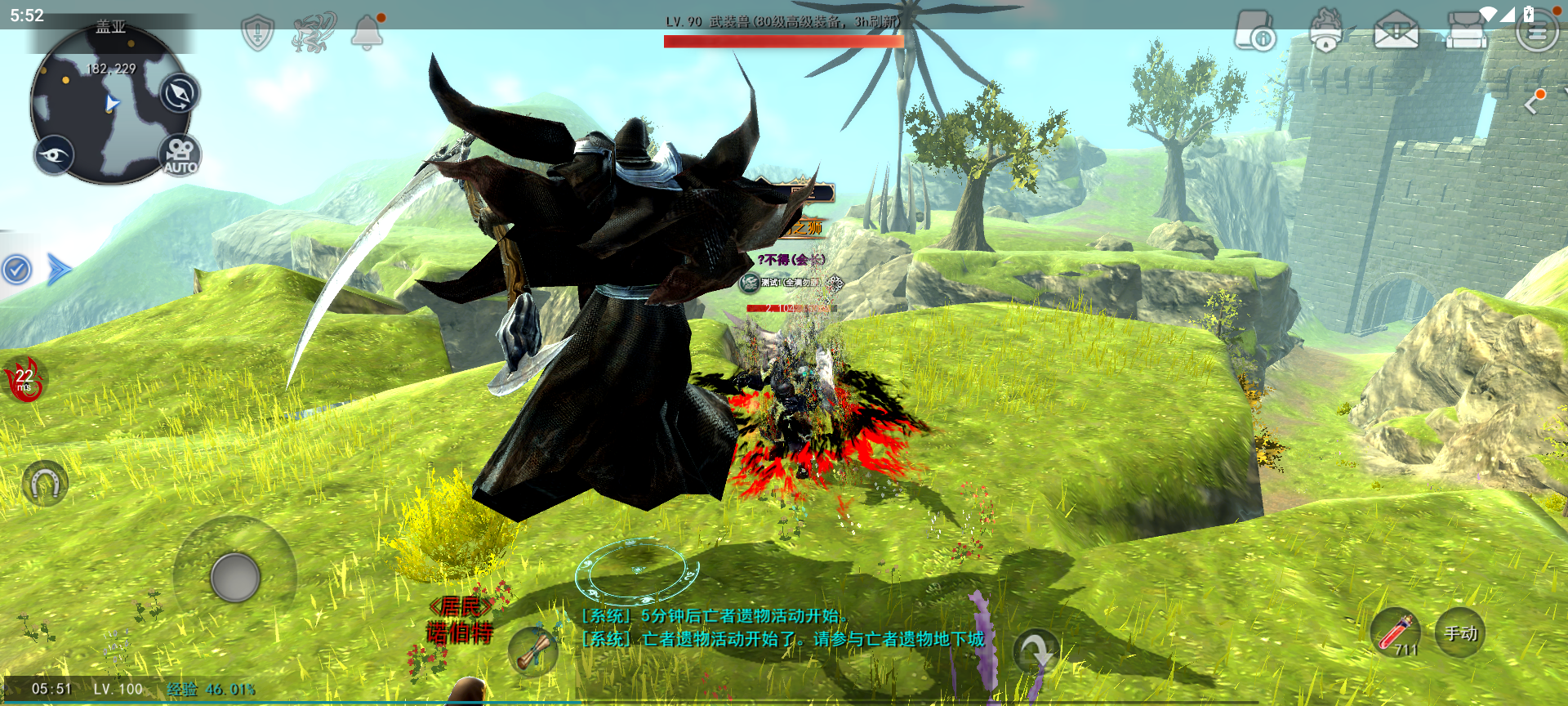Open the notification bell
Screen dimensions: 1568x706
coord(367,33)
